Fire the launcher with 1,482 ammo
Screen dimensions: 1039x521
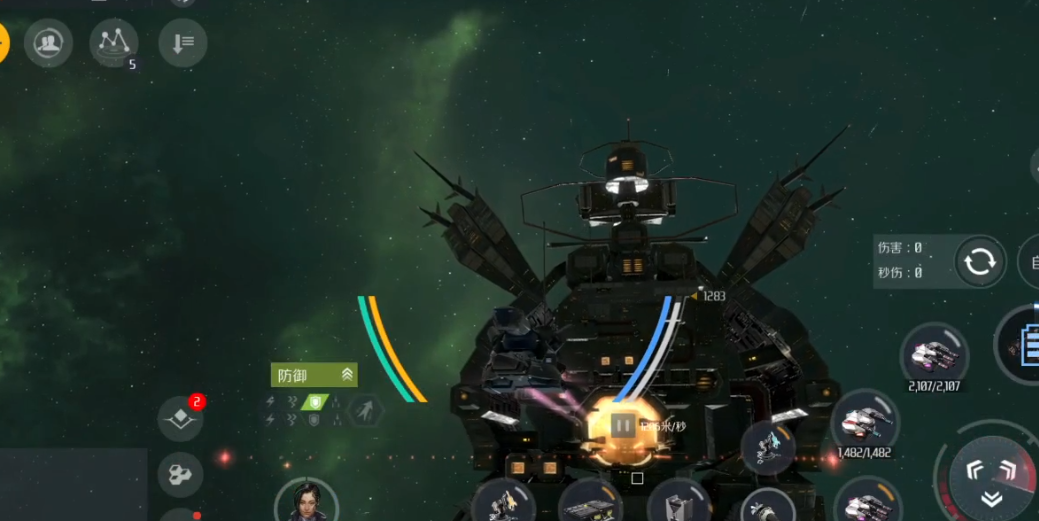[x=863, y=420]
